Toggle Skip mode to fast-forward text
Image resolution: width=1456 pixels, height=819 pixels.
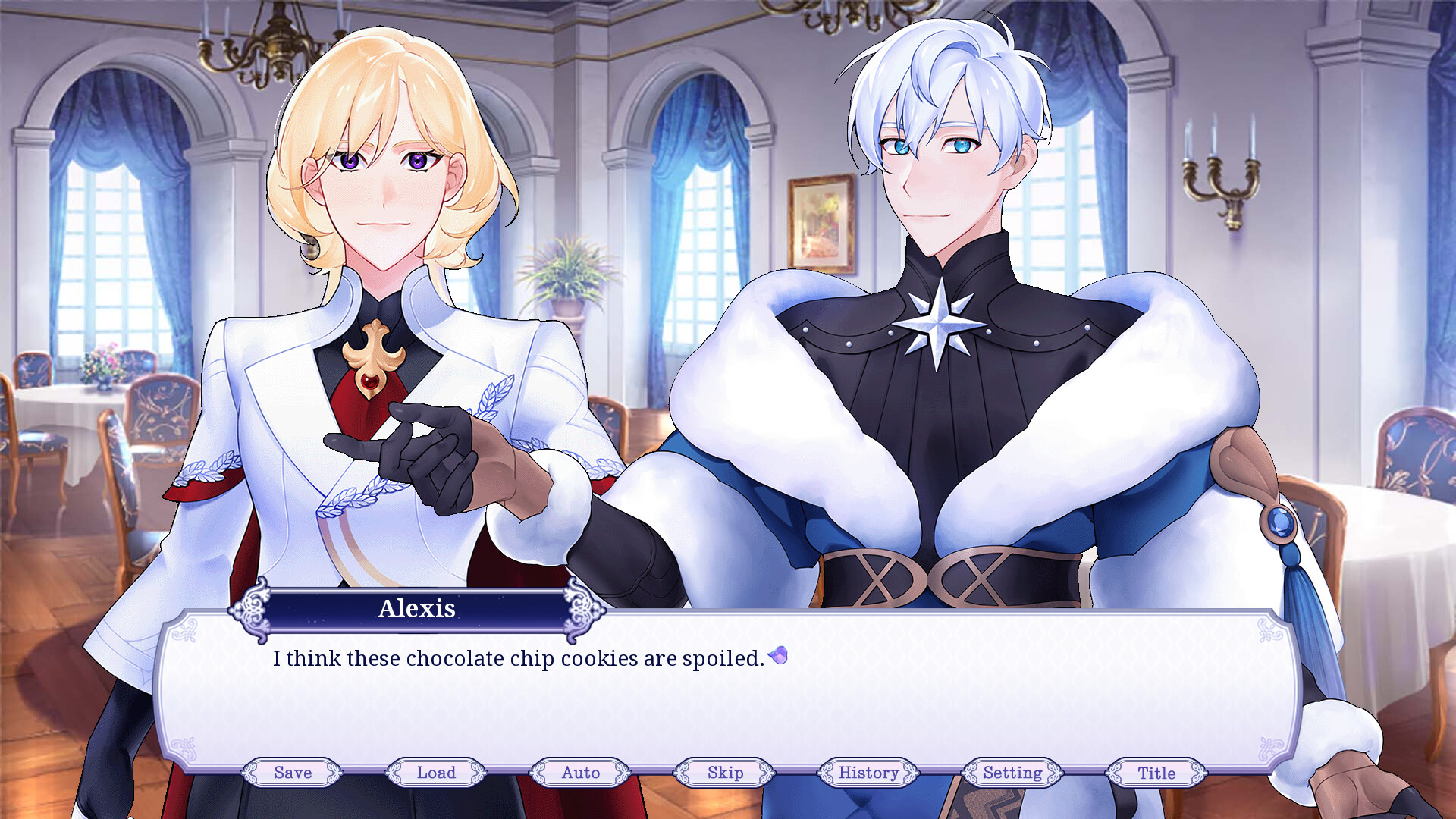(725, 773)
